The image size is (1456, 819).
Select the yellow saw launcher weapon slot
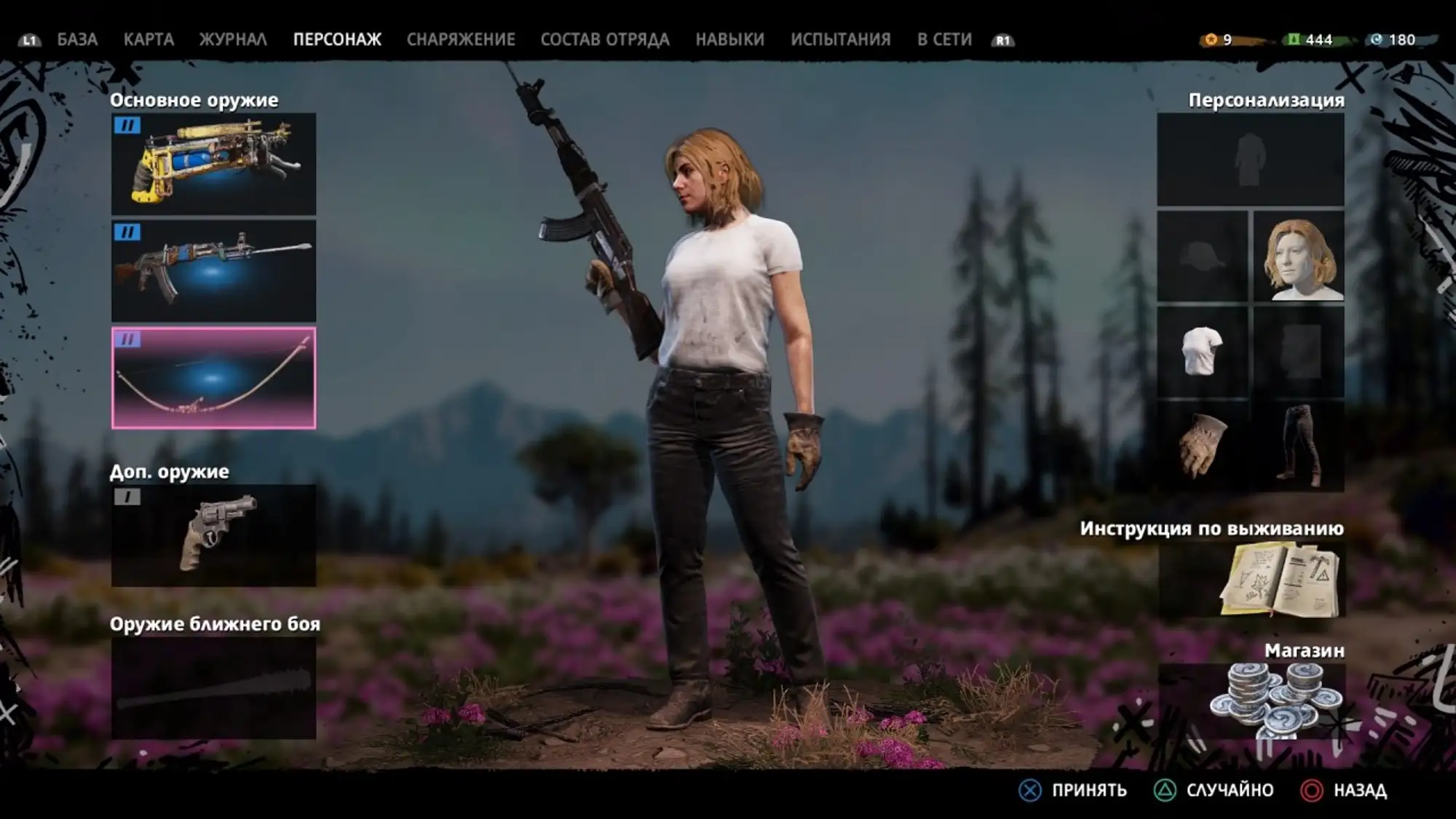213,164
